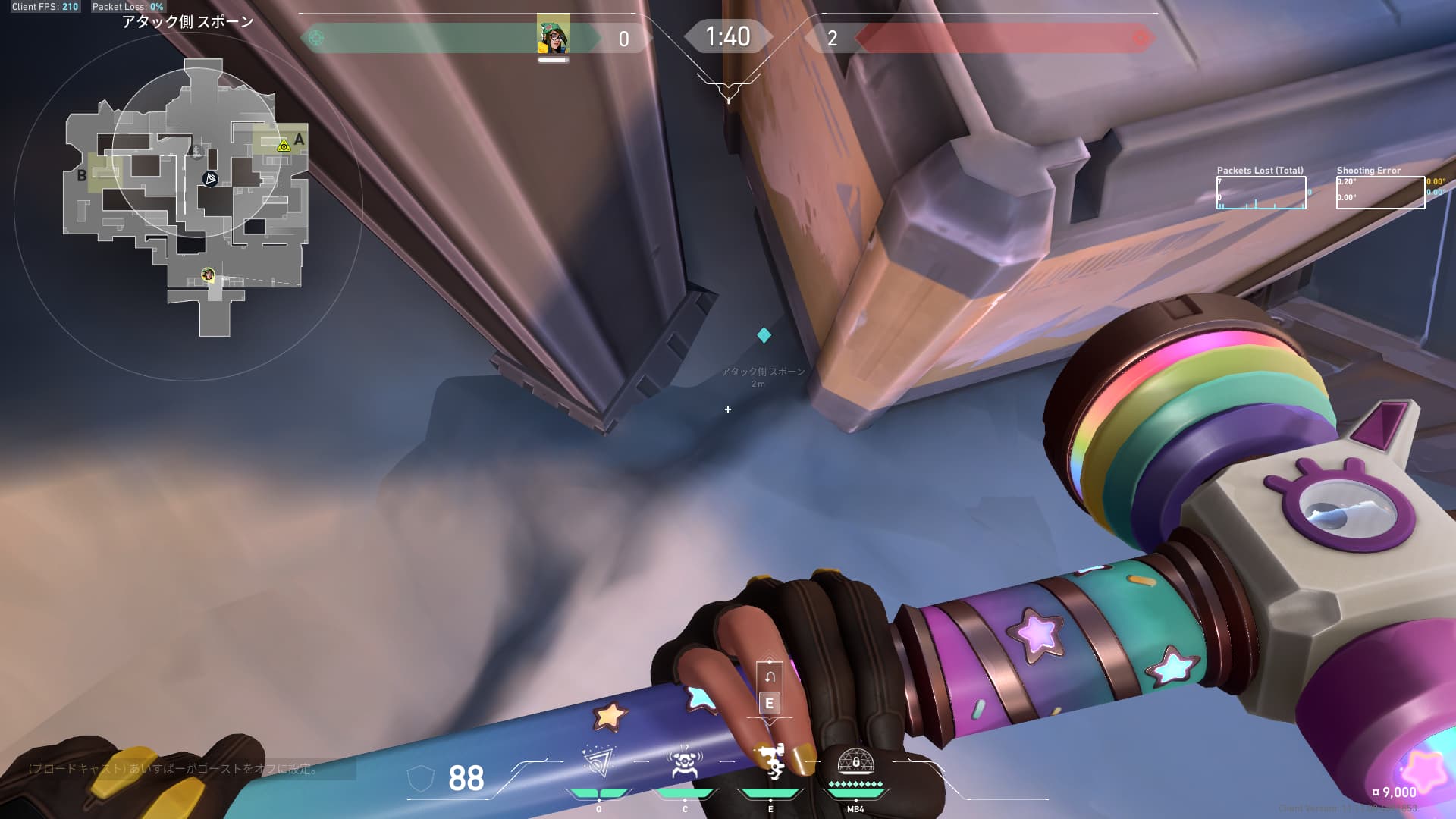The image size is (1456, 819).
Task: Click the dark Alarmbot marker on minimap
Action: [x=211, y=178]
